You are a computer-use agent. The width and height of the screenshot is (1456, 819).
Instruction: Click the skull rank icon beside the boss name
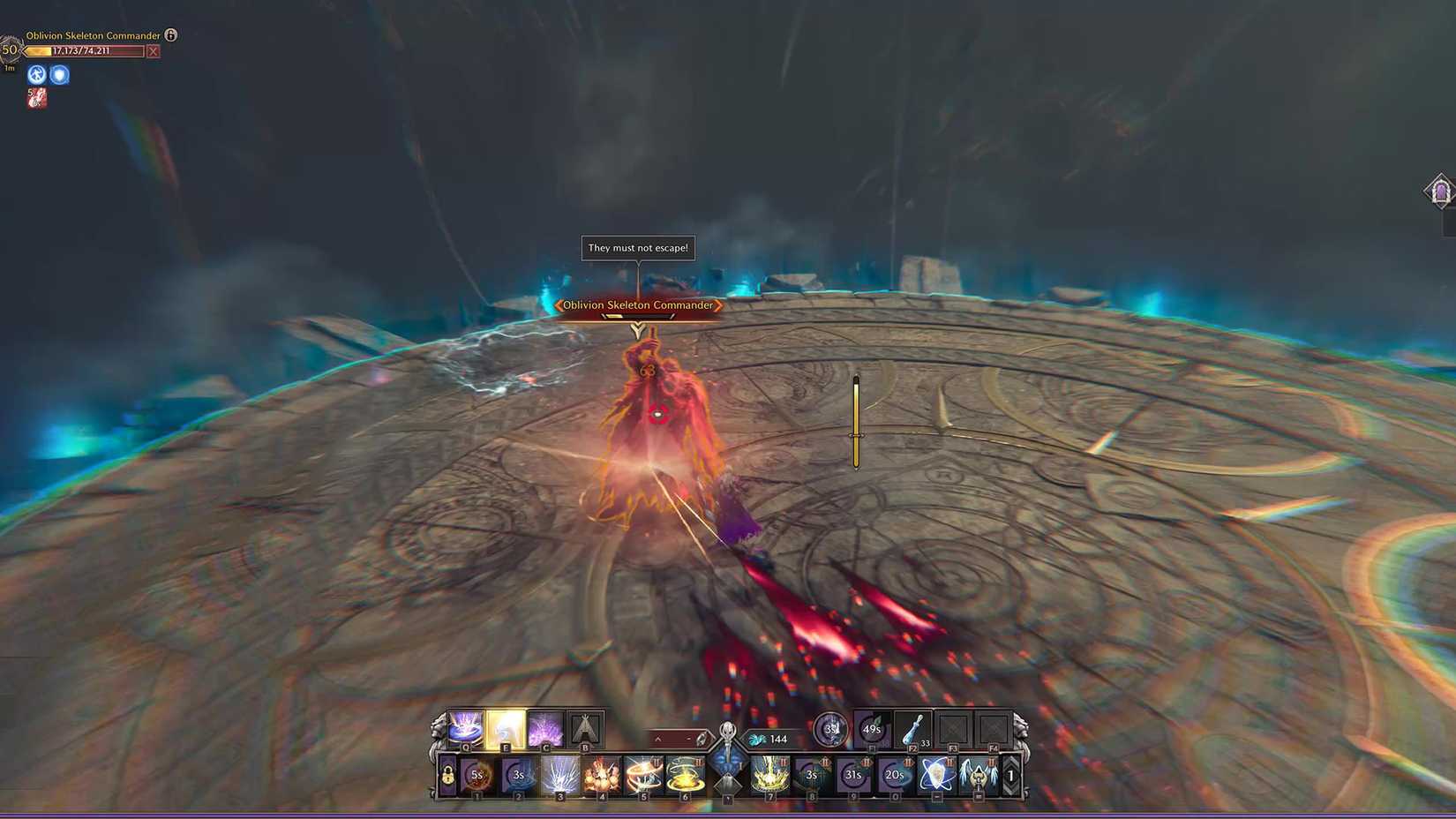click(171, 36)
